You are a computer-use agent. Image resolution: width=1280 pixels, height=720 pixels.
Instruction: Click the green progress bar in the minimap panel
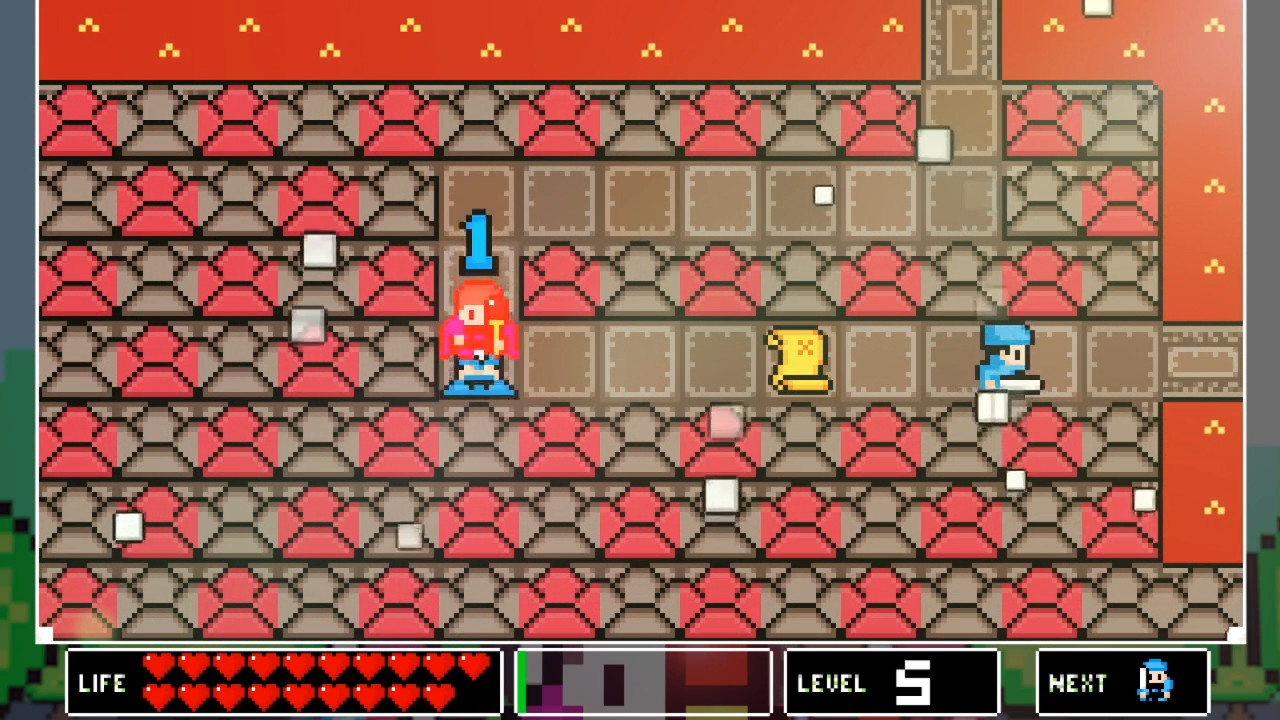(x=520, y=683)
